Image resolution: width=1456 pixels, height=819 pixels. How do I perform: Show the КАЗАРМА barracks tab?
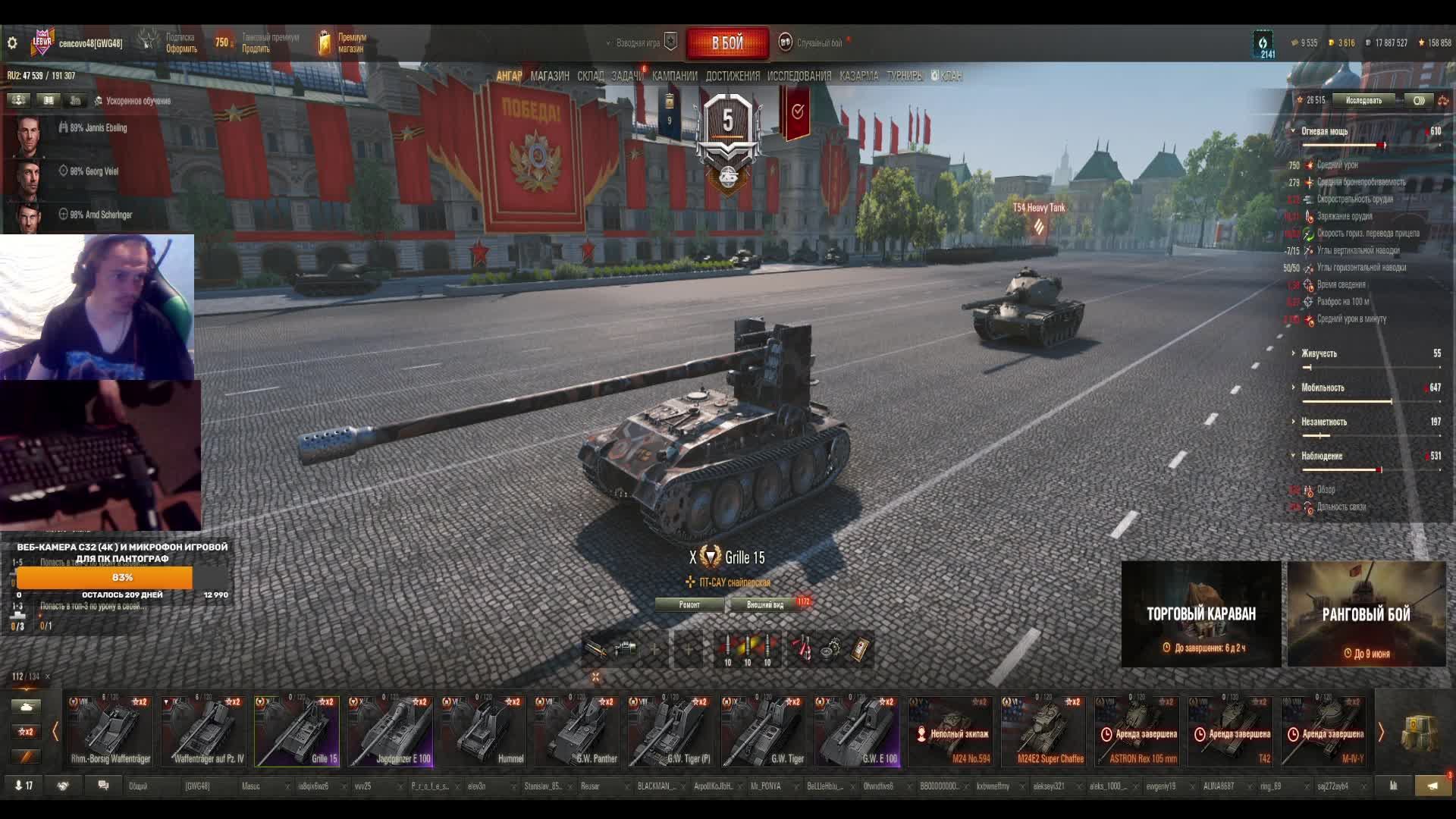[x=858, y=76]
